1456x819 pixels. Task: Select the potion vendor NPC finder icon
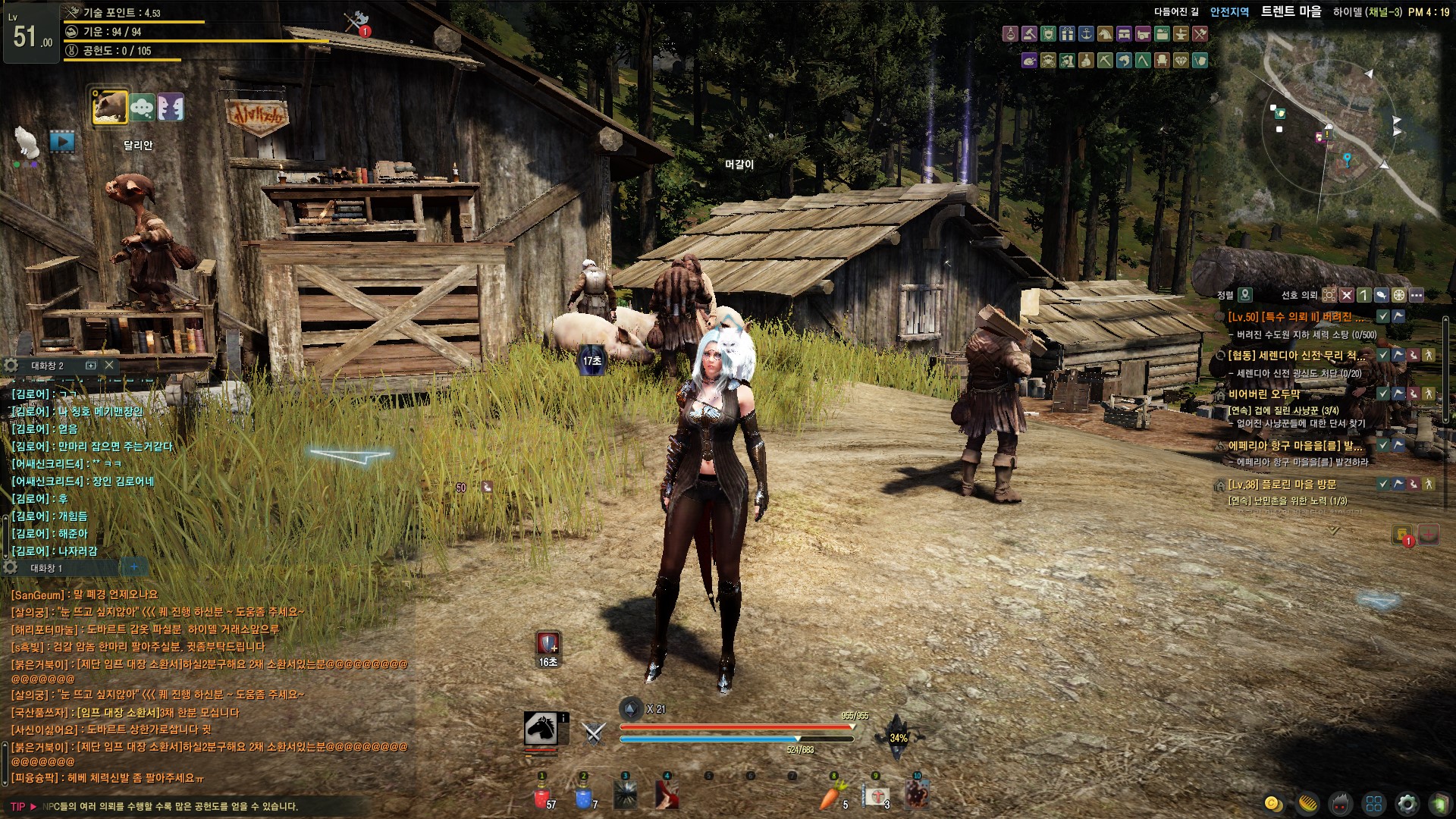[x=1010, y=34]
